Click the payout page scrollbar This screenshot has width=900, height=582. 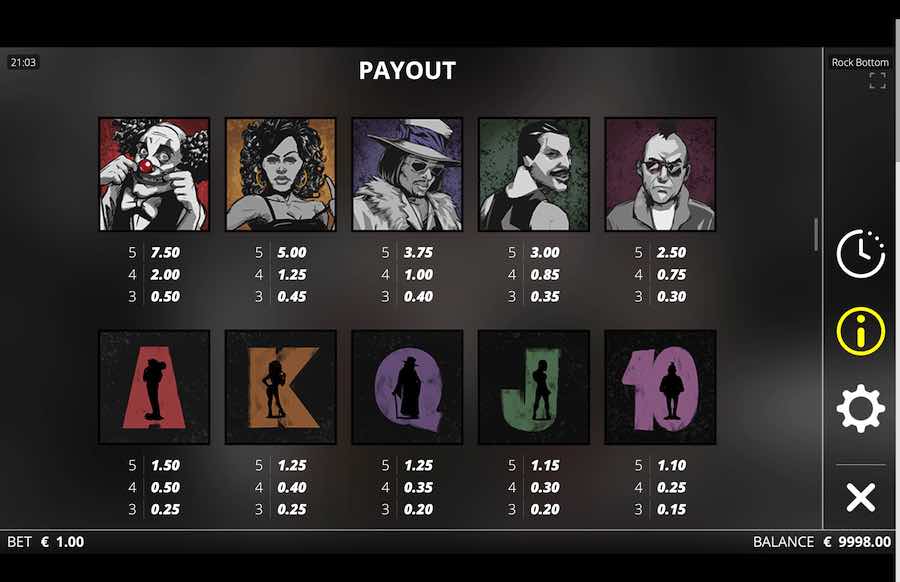click(x=816, y=235)
